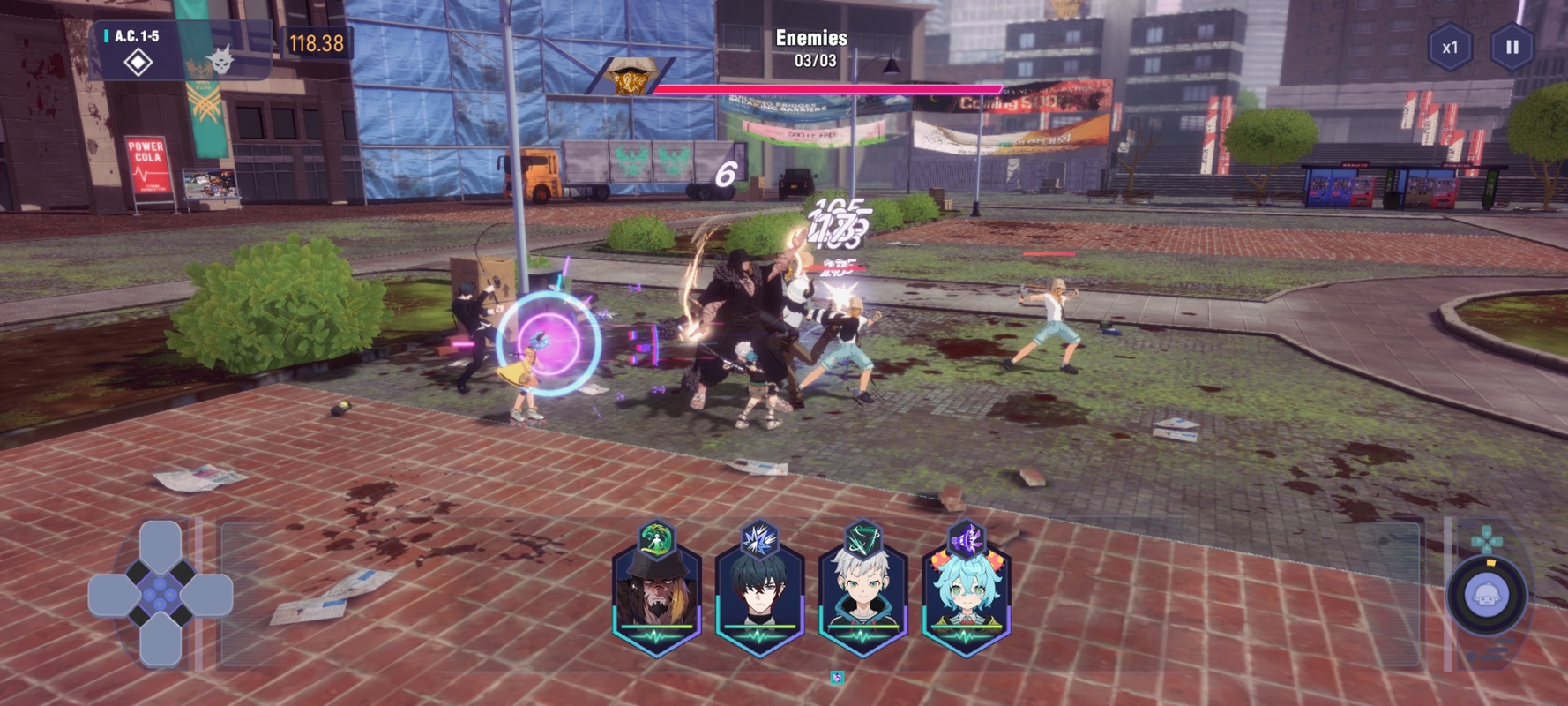
Task: Select the dark-haired character portrait
Action: click(x=759, y=593)
